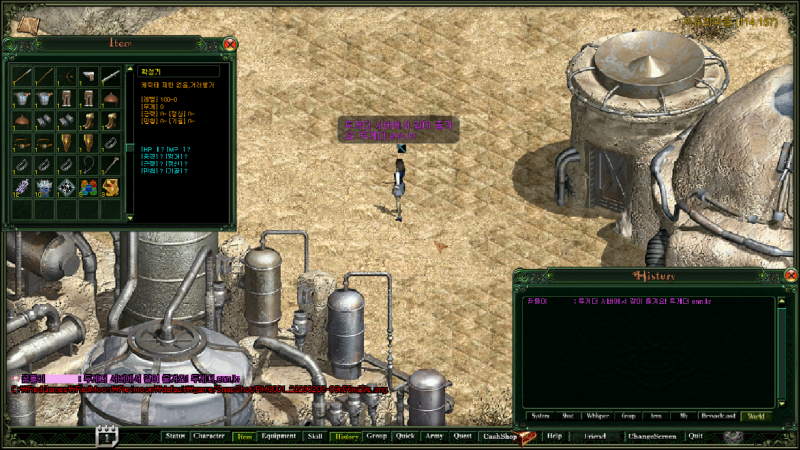
Task: Open the Status panel
Action: pyautogui.click(x=175, y=437)
